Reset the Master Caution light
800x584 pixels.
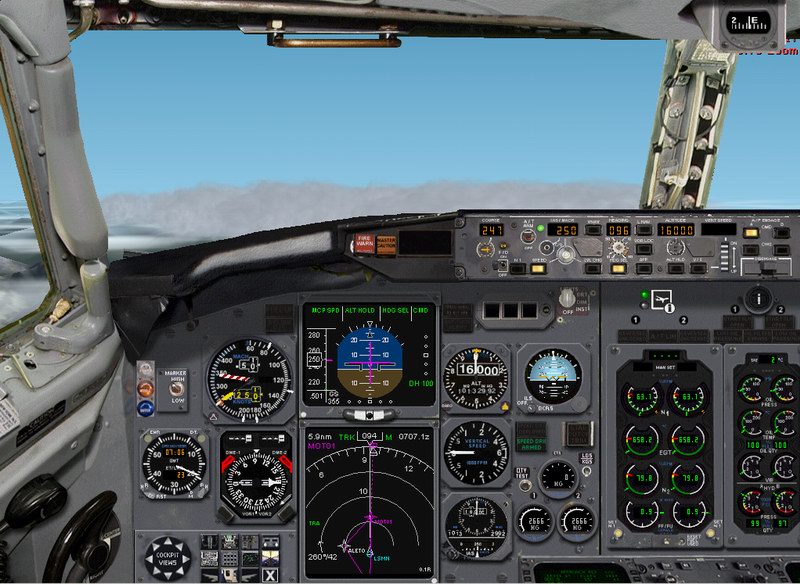[384, 242]
